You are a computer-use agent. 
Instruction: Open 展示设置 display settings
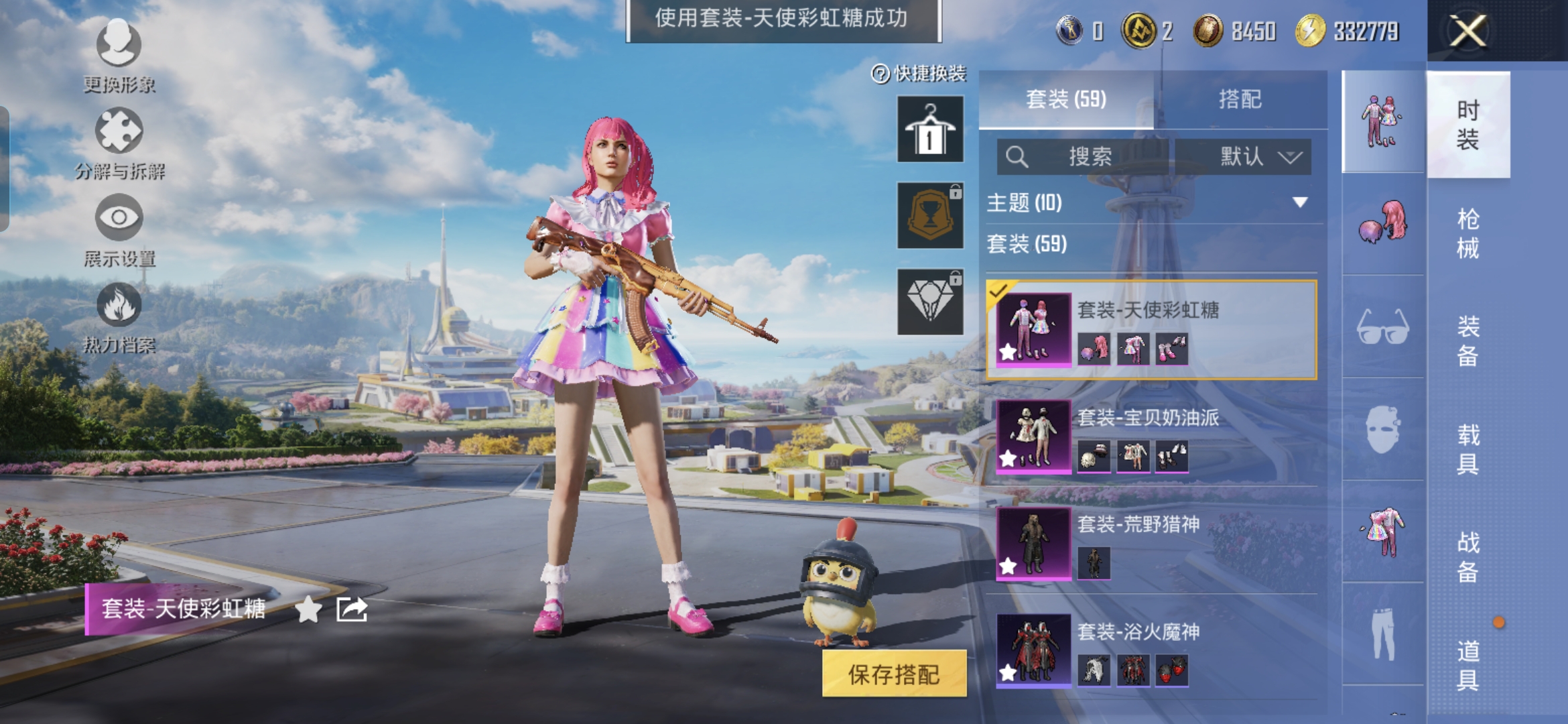coord(119,229)
